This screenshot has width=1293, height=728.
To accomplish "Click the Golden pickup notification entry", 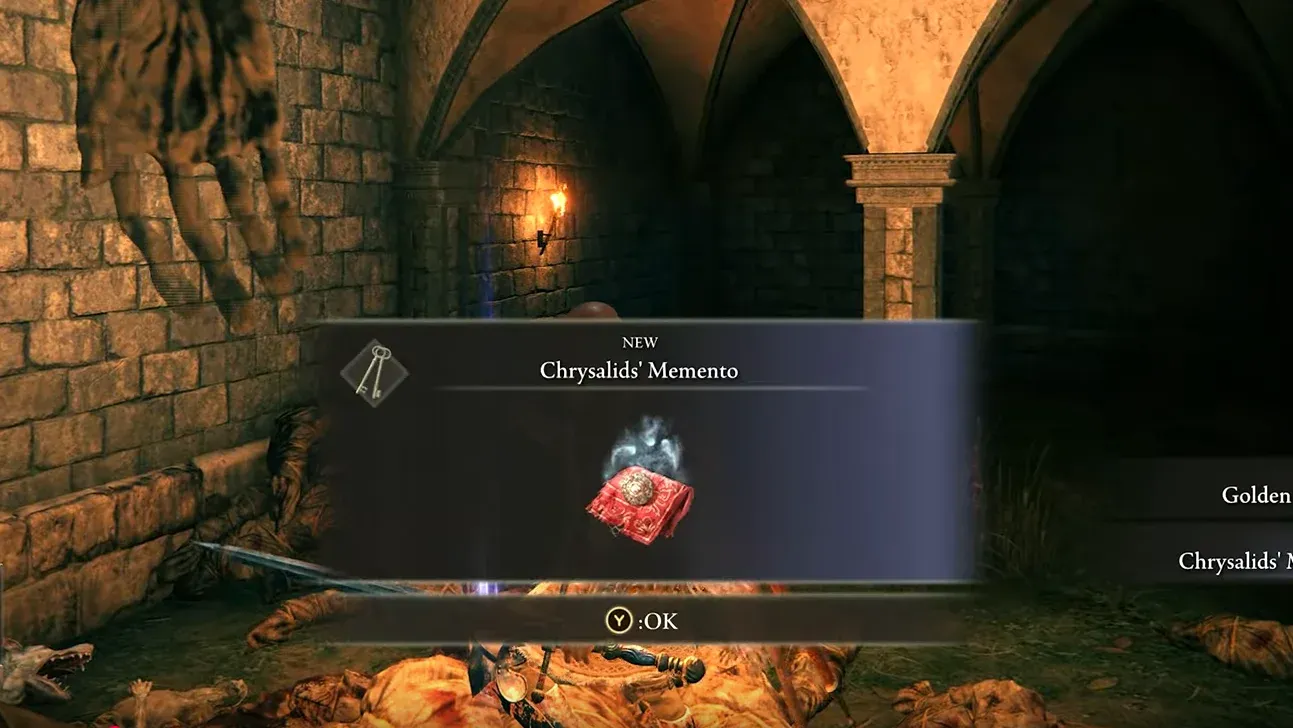I will point(1253,496).
